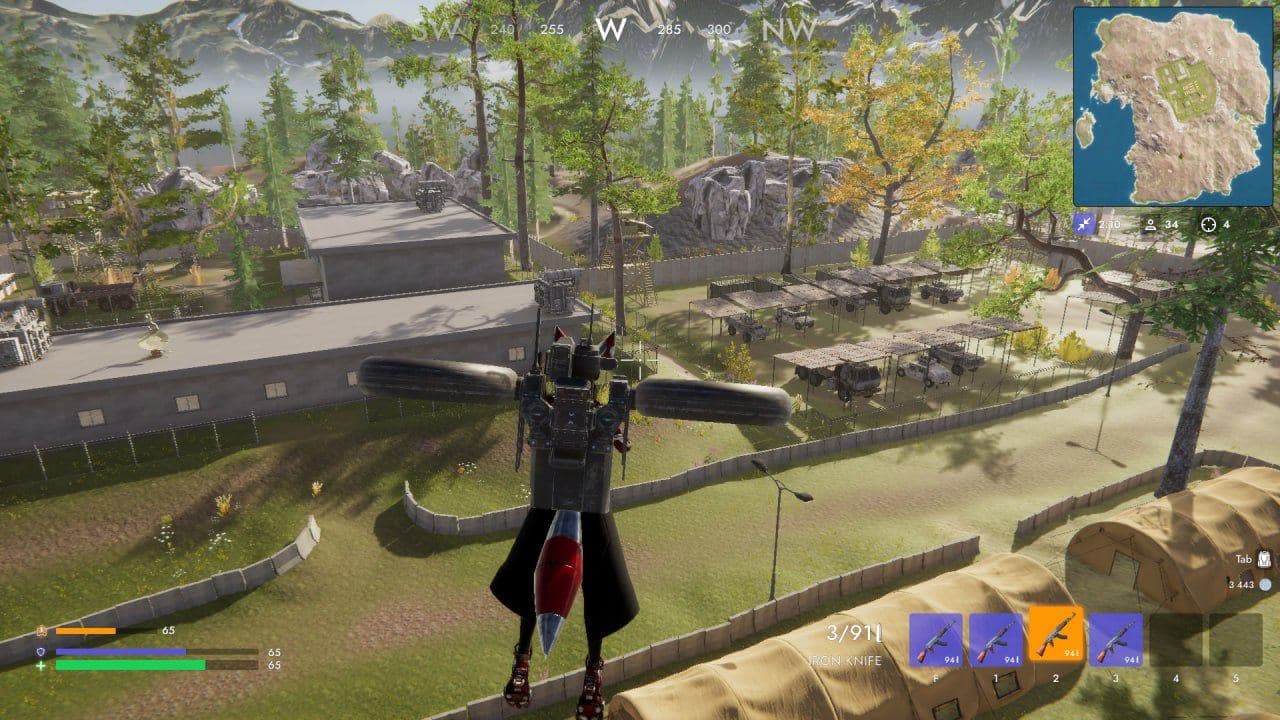
Task: Choose the rifle in slot F
Action: click(935, 639)
